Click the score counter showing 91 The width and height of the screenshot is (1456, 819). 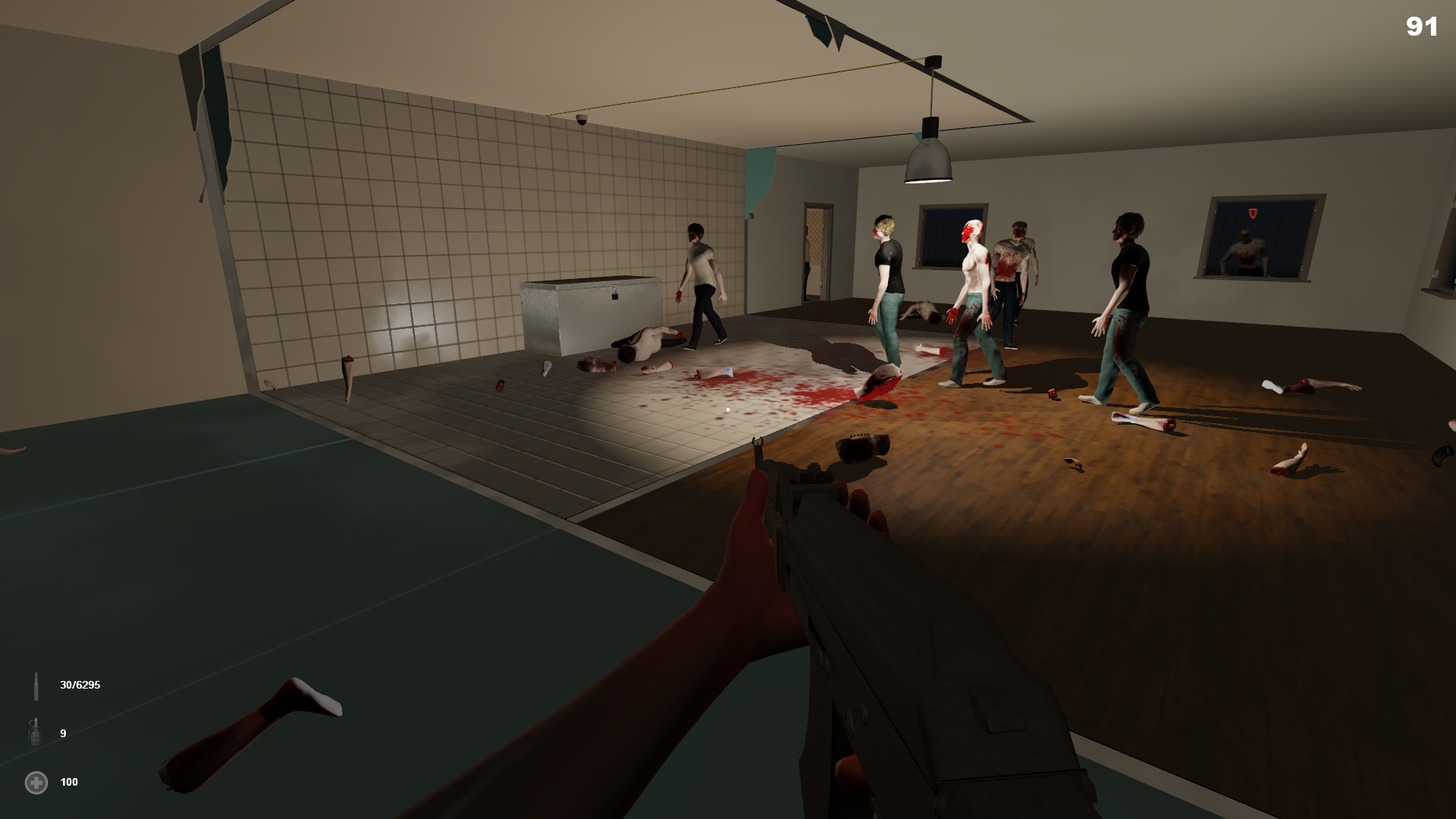[1422, 27]
